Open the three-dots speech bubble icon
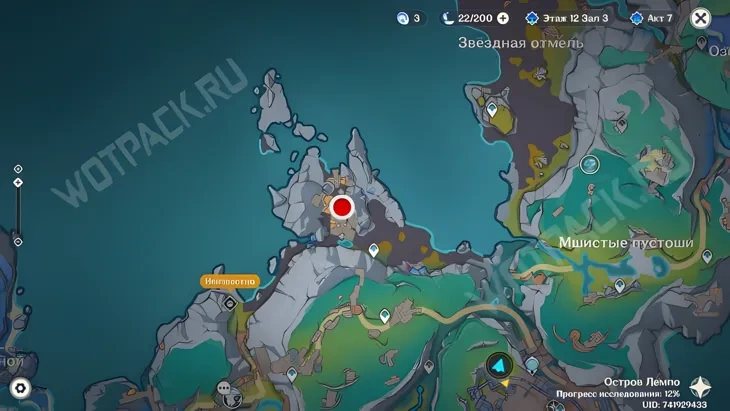This screenshot has height=411, width=730. [223, 388]
